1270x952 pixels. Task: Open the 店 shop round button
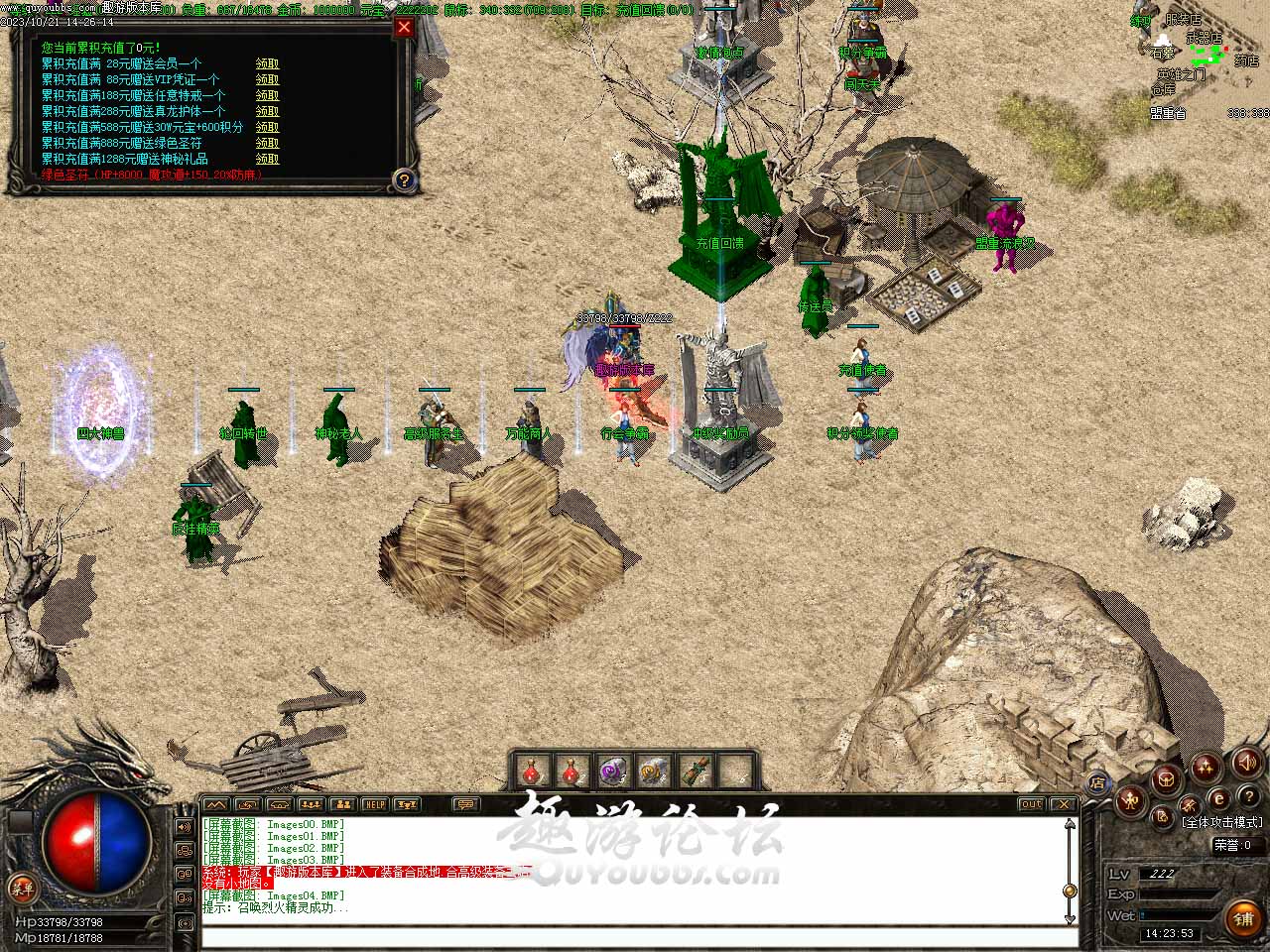tap(1097, 783)
